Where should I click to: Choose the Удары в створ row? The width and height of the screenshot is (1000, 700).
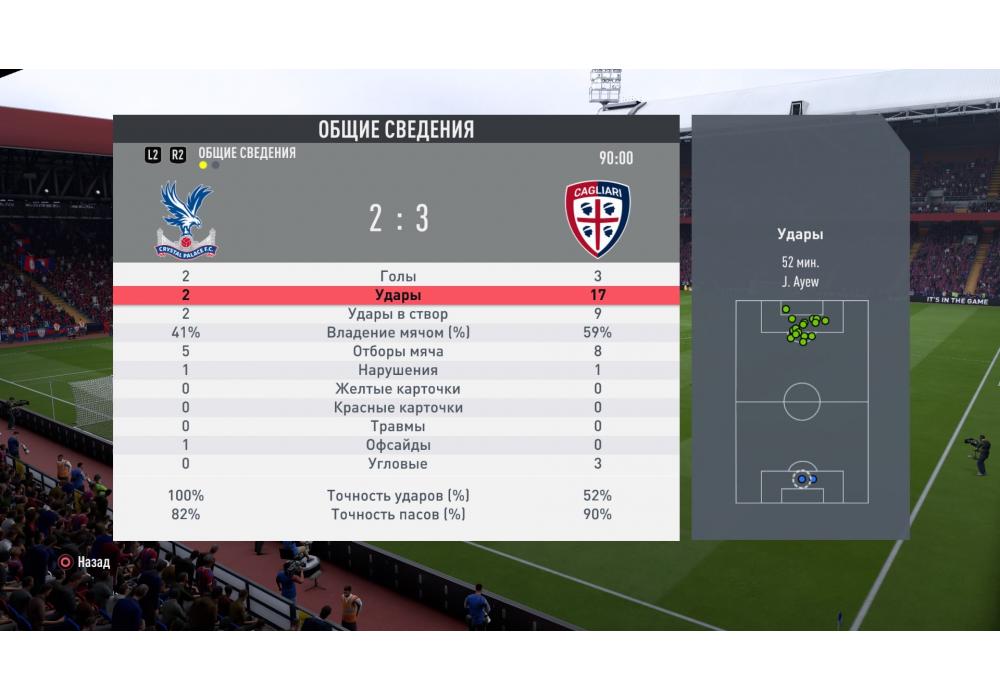click(x=398, y=314)
